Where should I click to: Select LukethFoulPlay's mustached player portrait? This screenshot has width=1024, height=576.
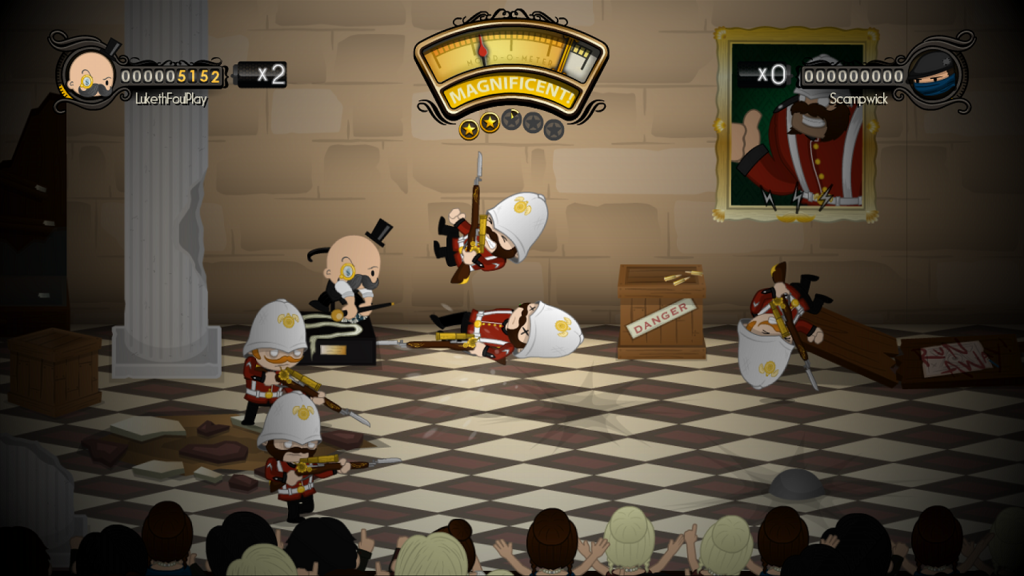pyautogui.click(x=89, y=75)
